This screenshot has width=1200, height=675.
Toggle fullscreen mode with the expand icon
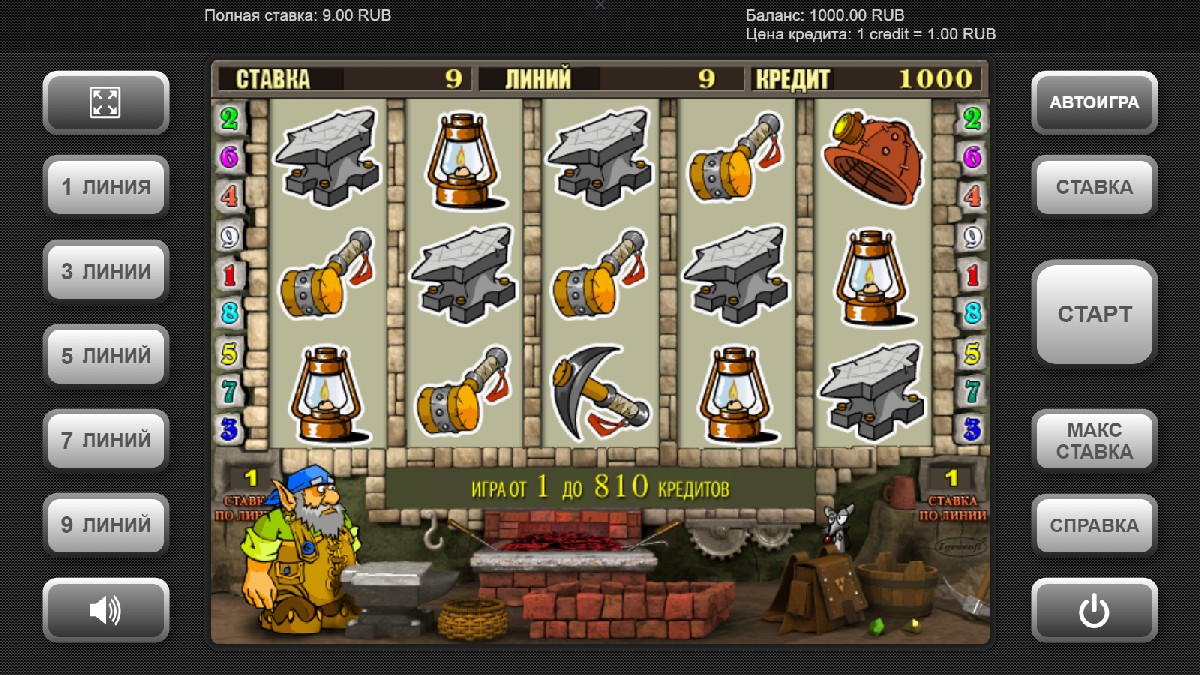click(x=105, y=102)
